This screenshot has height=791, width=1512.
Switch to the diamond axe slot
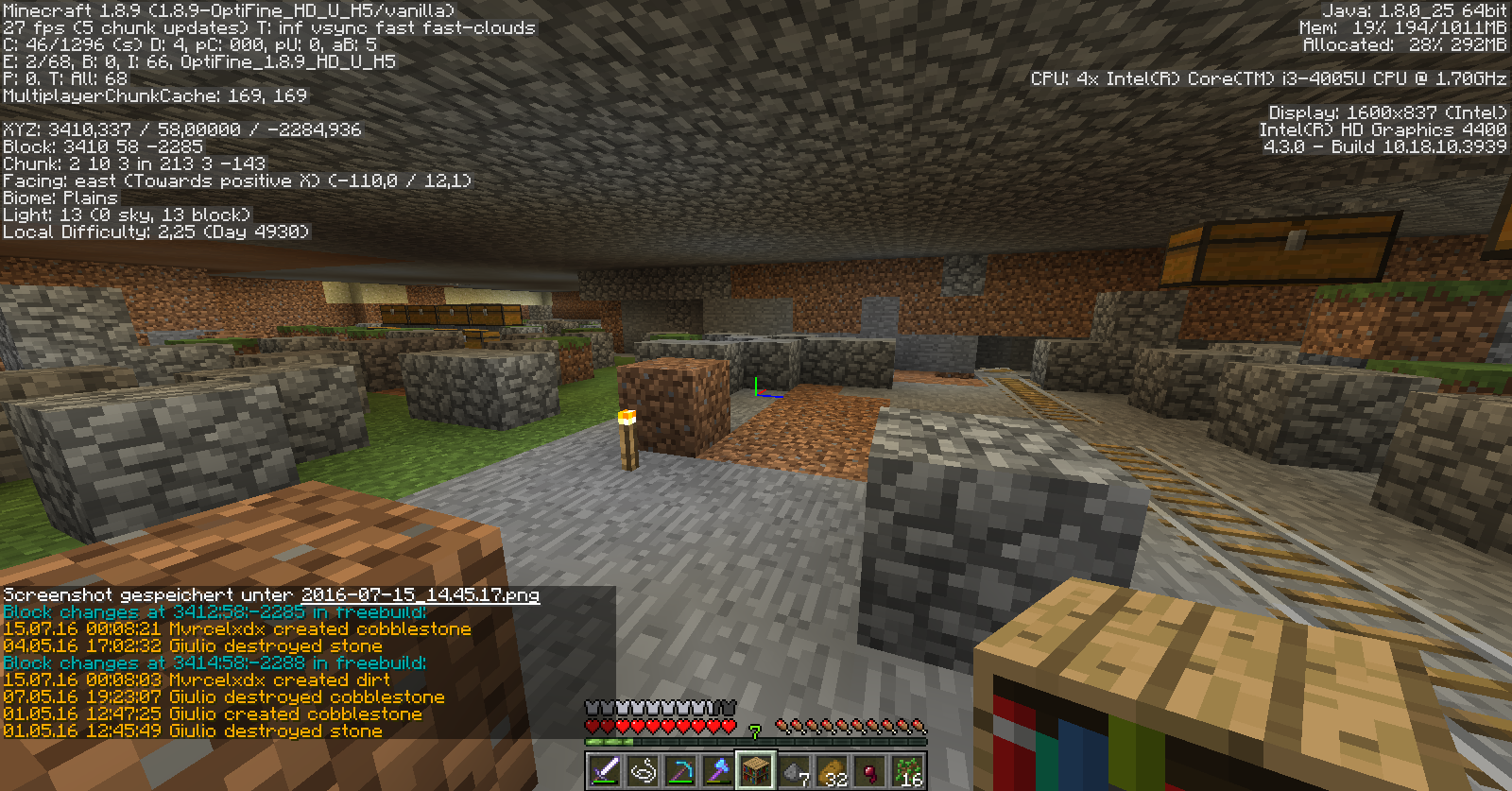click(x=718, y=770)
